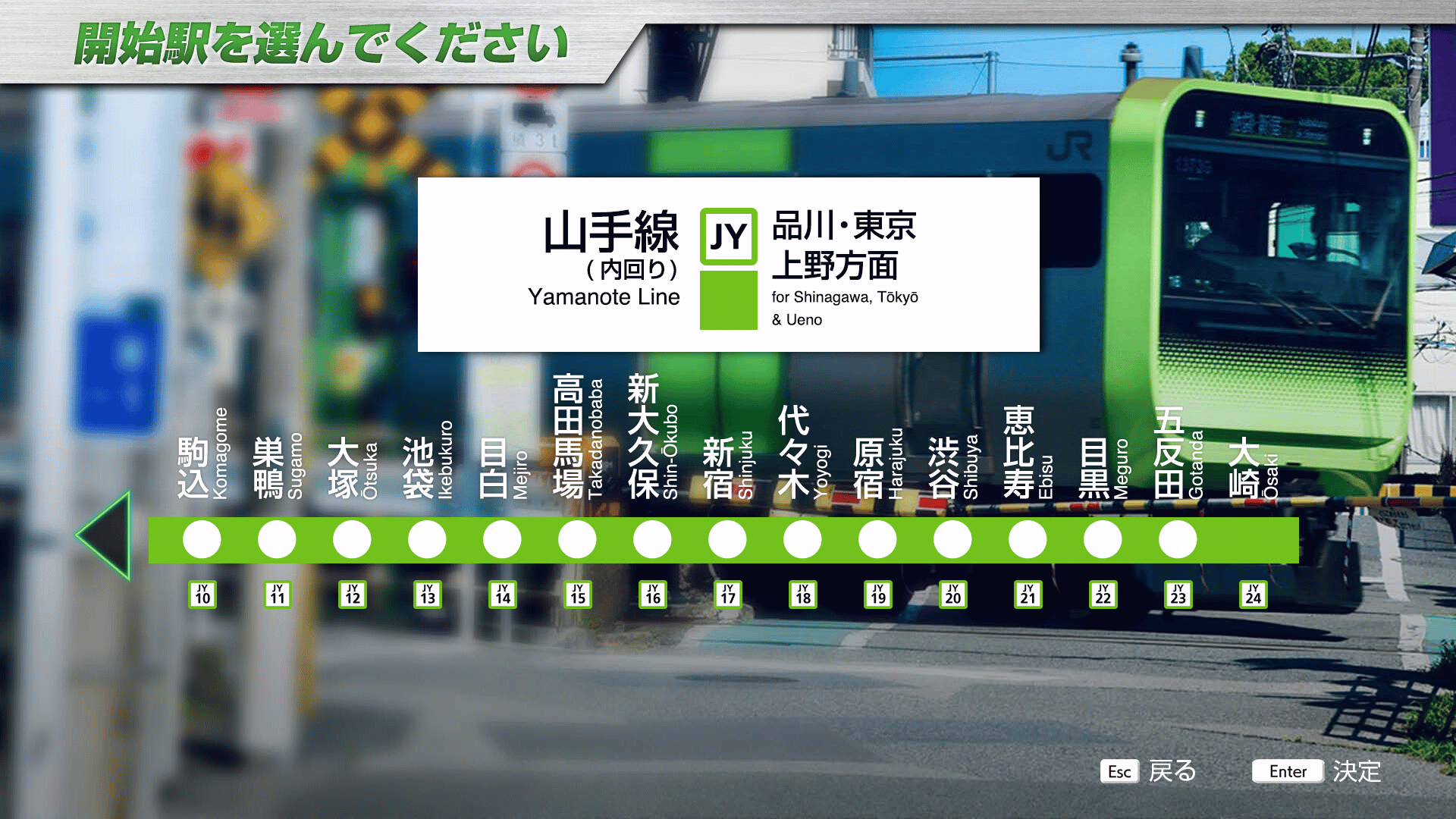Select the Ebisu station dot
The width and height of the screenshot is (1456, 819).
pos(1027,539)
